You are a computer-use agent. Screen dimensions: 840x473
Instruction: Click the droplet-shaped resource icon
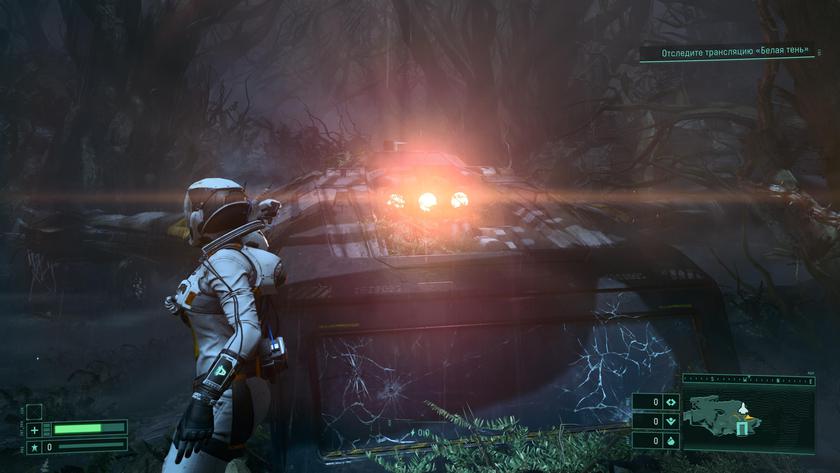[670, 440]
